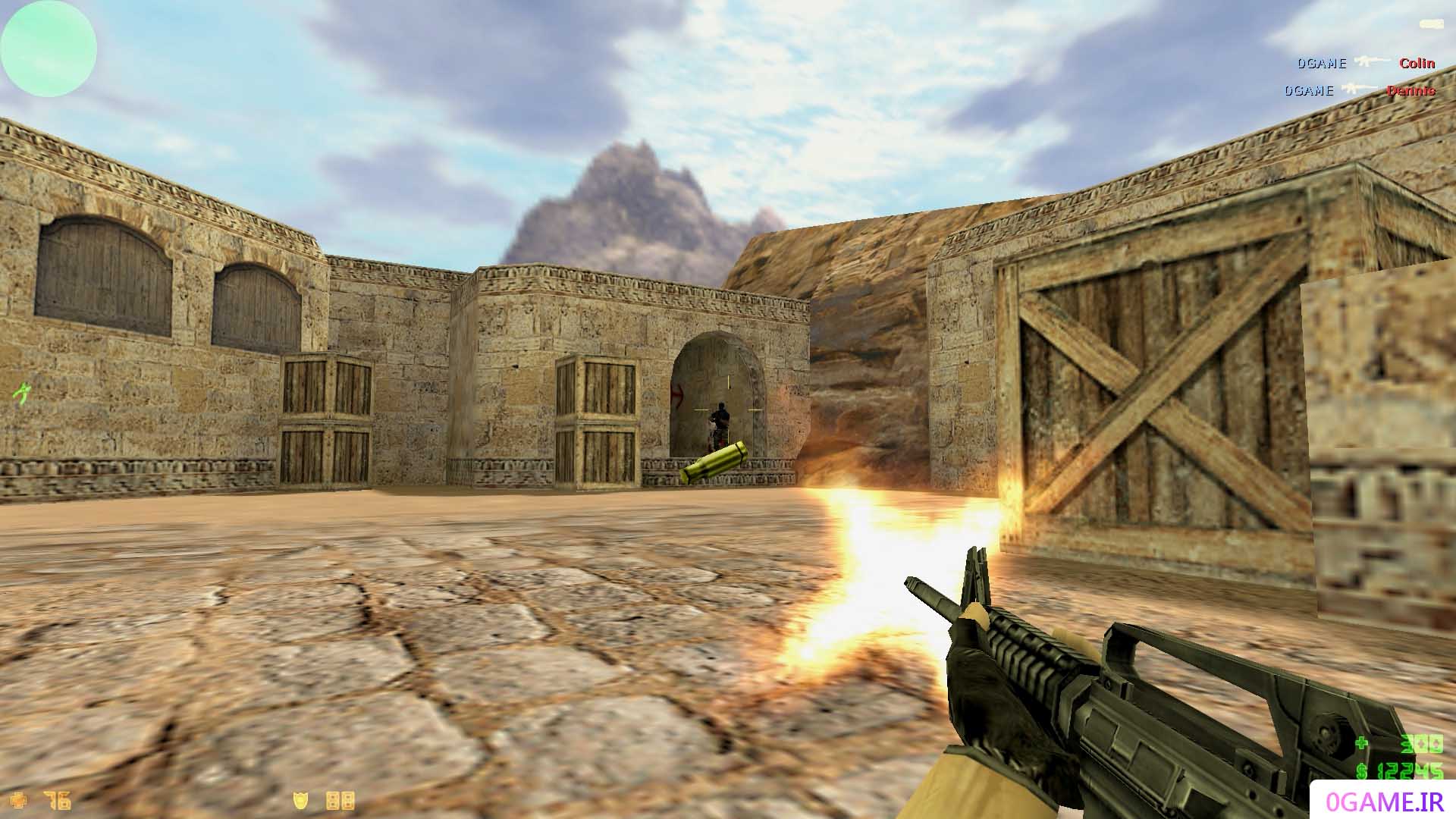1456x819 pixels.
Task: Click the kevlar armor shield icon
Action: pyautogui.click(x=302, y=800)
